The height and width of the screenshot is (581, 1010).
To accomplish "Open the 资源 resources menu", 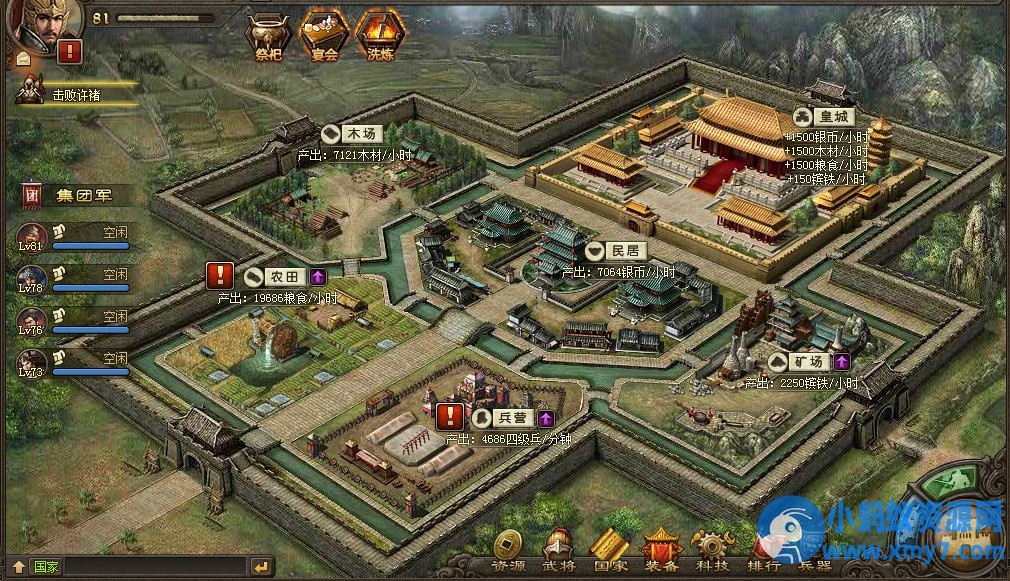I will 507,549.
